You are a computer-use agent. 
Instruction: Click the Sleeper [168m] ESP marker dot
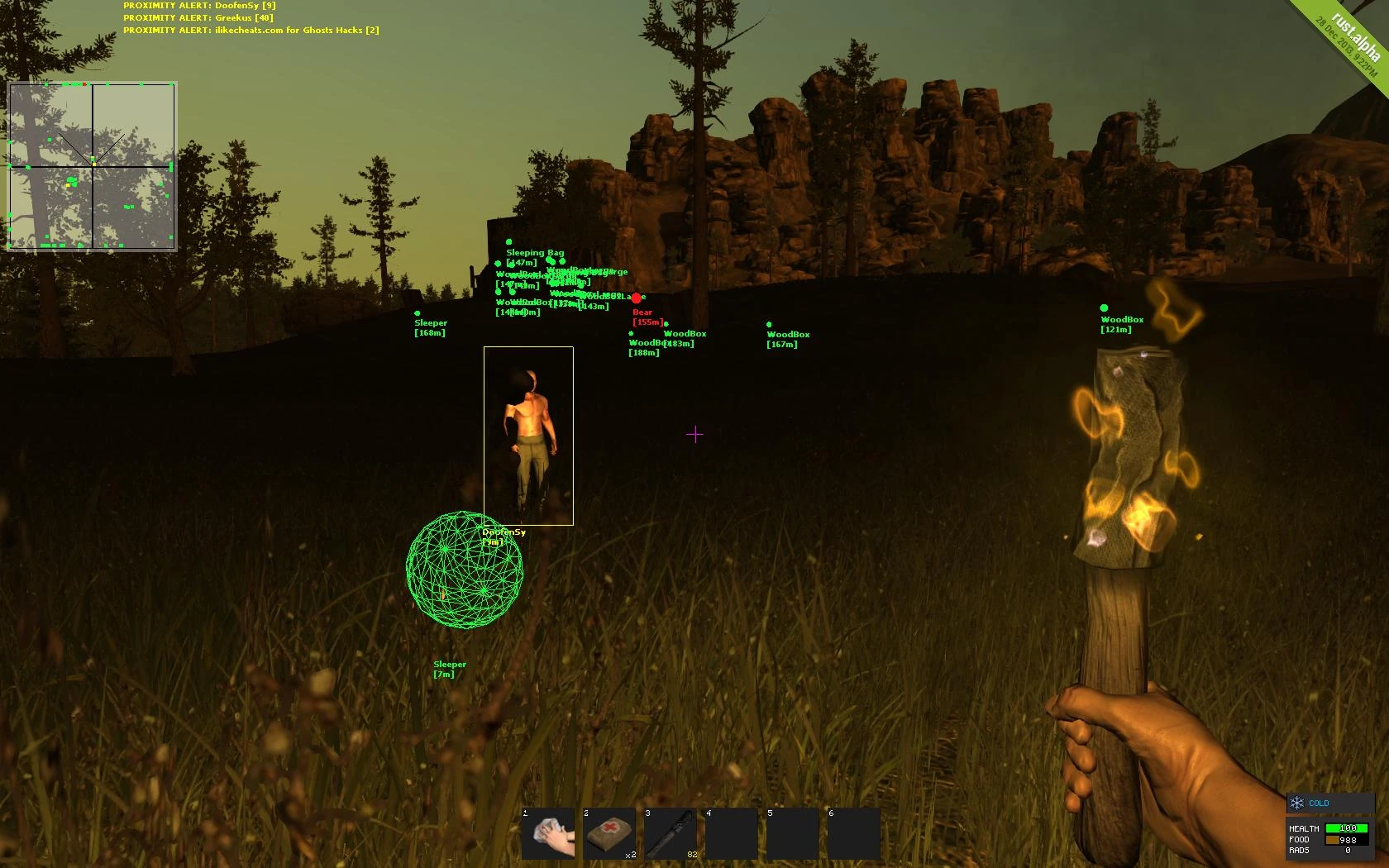418,313
